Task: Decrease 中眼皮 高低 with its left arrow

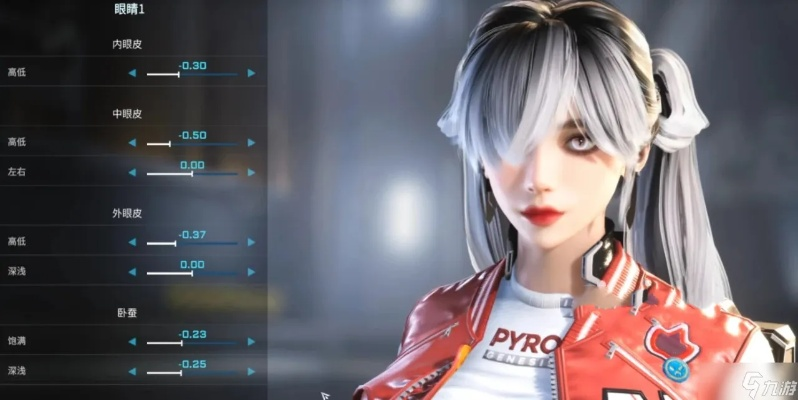Action: pos(132,143)
